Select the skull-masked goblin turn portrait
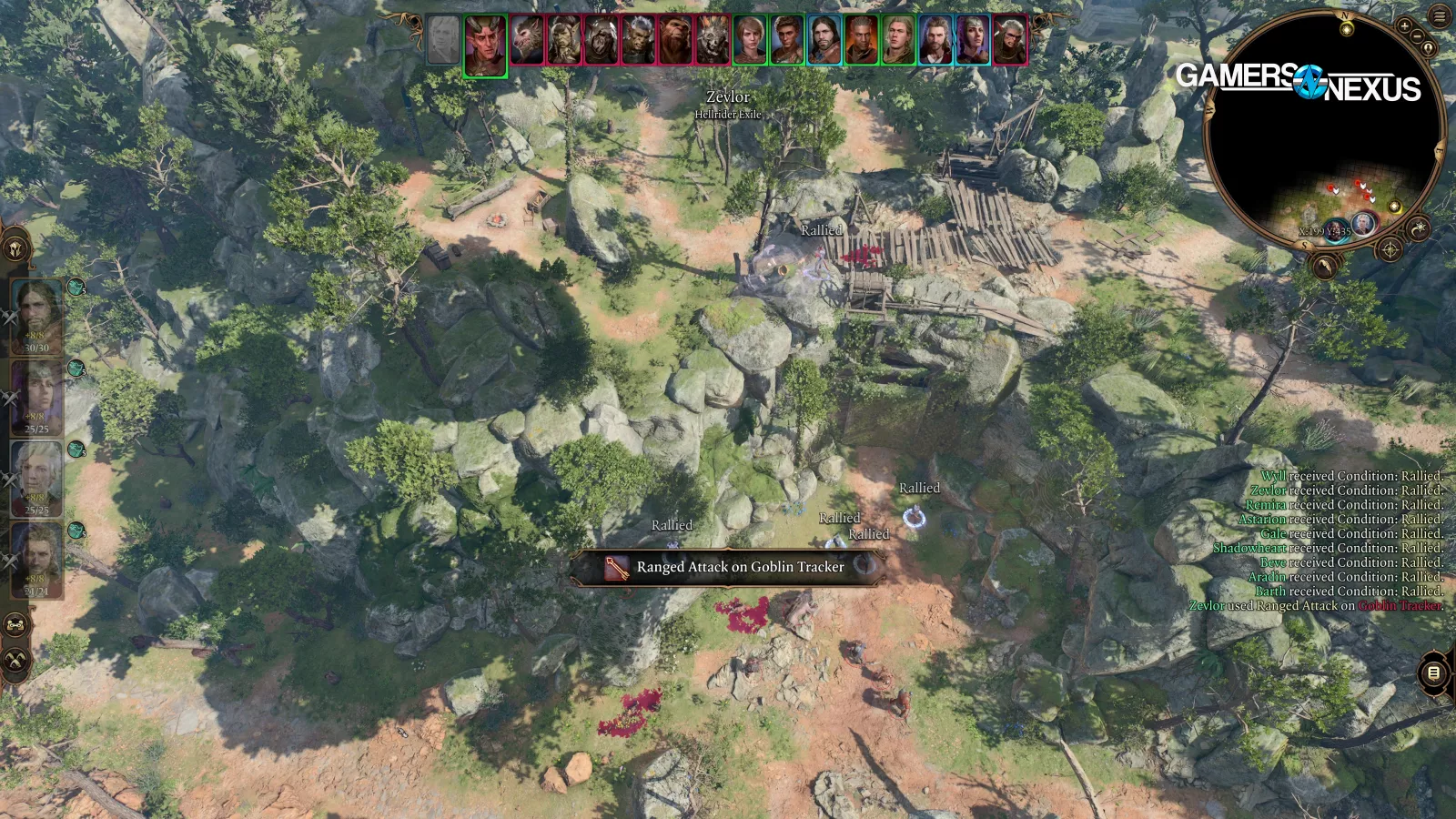Viewport: 1456px width, 819px height. pos(713,41)
